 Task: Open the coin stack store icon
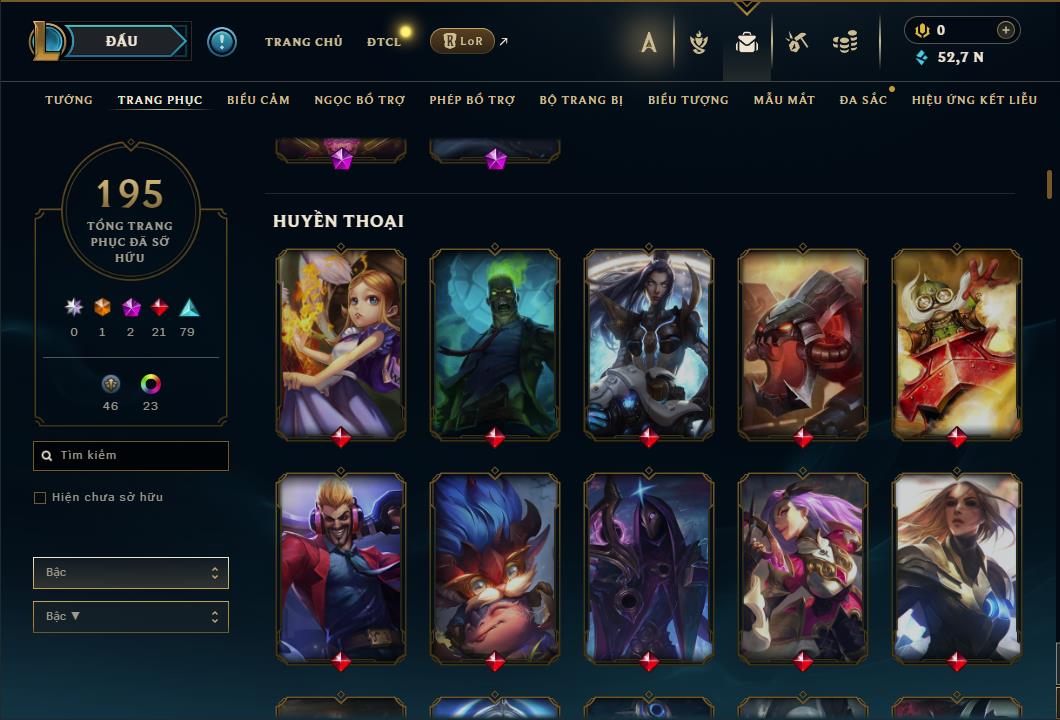[845, 42]
